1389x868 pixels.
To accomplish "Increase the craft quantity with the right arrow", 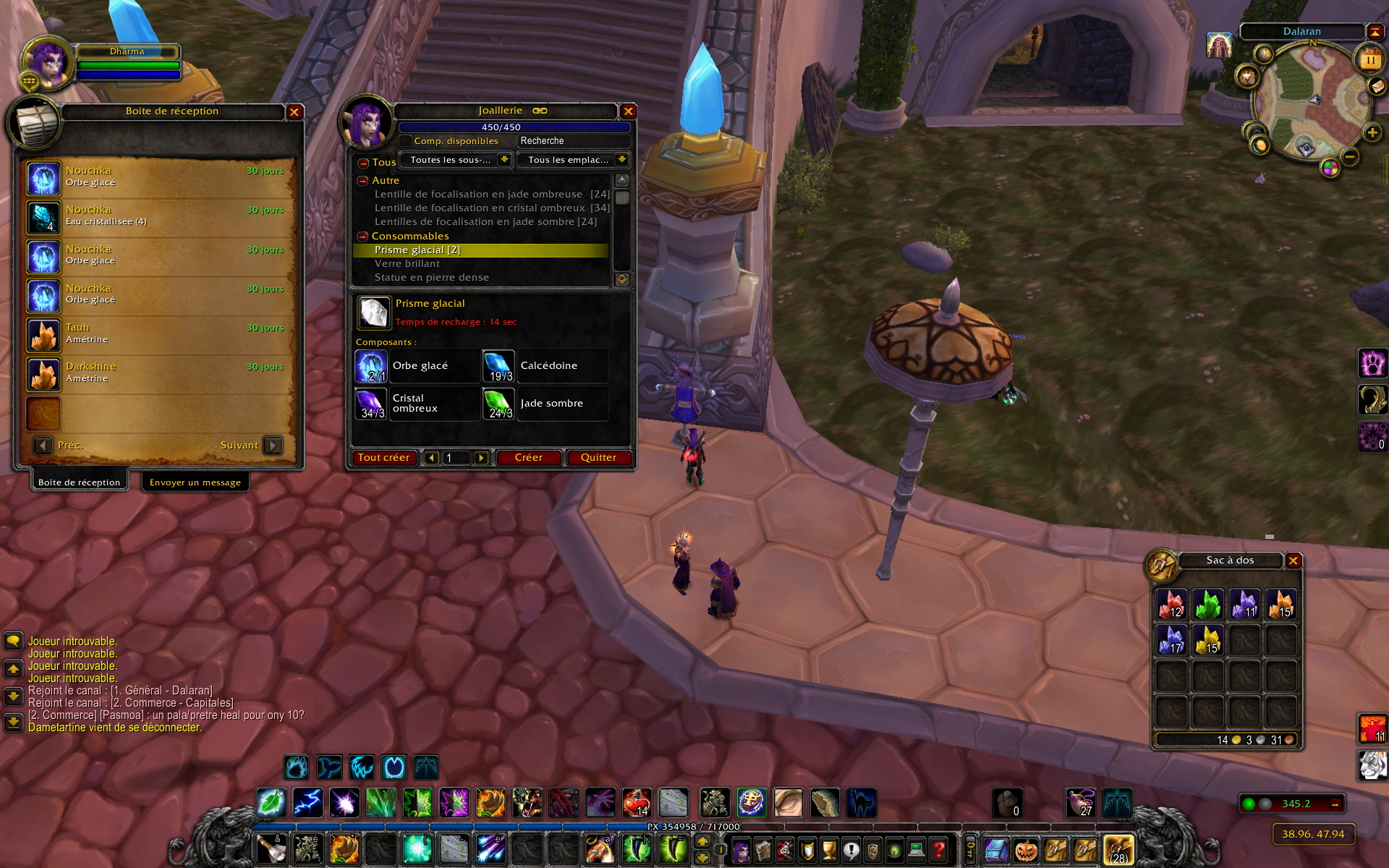I will pos(480,458).
